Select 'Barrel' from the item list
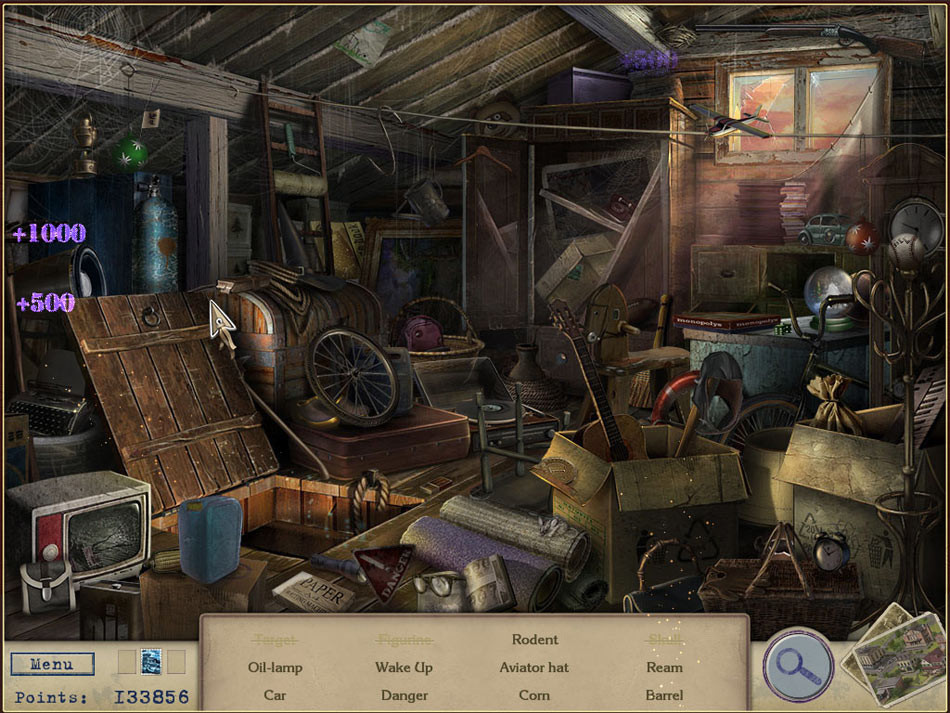This screenshot has height=713, width=950. (x=664, y=695)
